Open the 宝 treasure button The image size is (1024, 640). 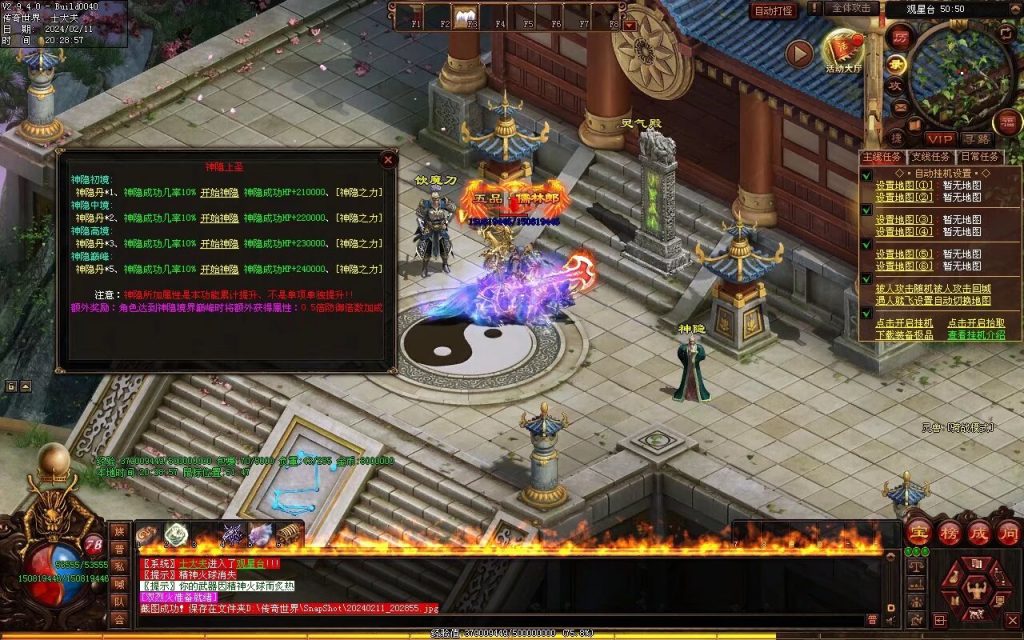(x=918, y=532)
